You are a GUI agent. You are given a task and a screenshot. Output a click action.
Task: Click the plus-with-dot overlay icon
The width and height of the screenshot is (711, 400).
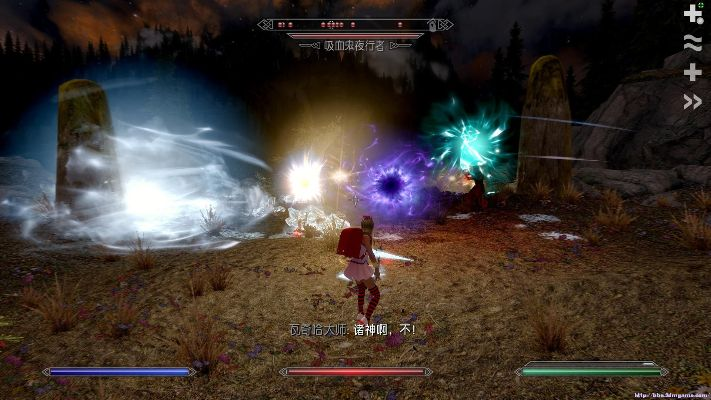(692, 13)
